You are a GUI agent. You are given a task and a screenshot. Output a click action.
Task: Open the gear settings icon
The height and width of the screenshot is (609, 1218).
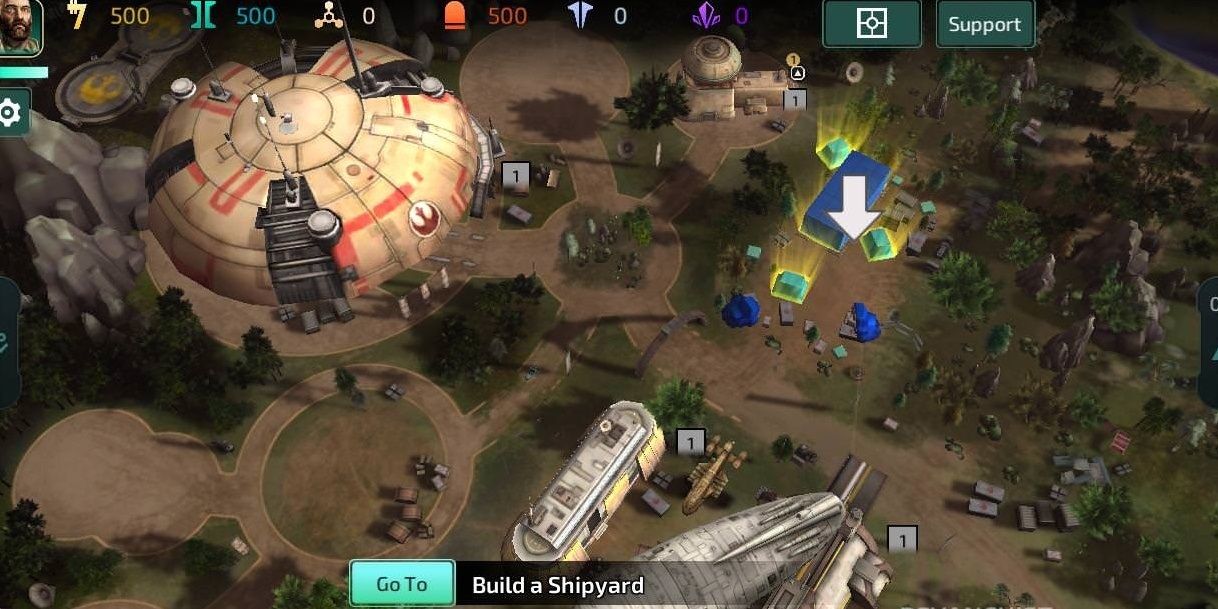pos(11,112)
